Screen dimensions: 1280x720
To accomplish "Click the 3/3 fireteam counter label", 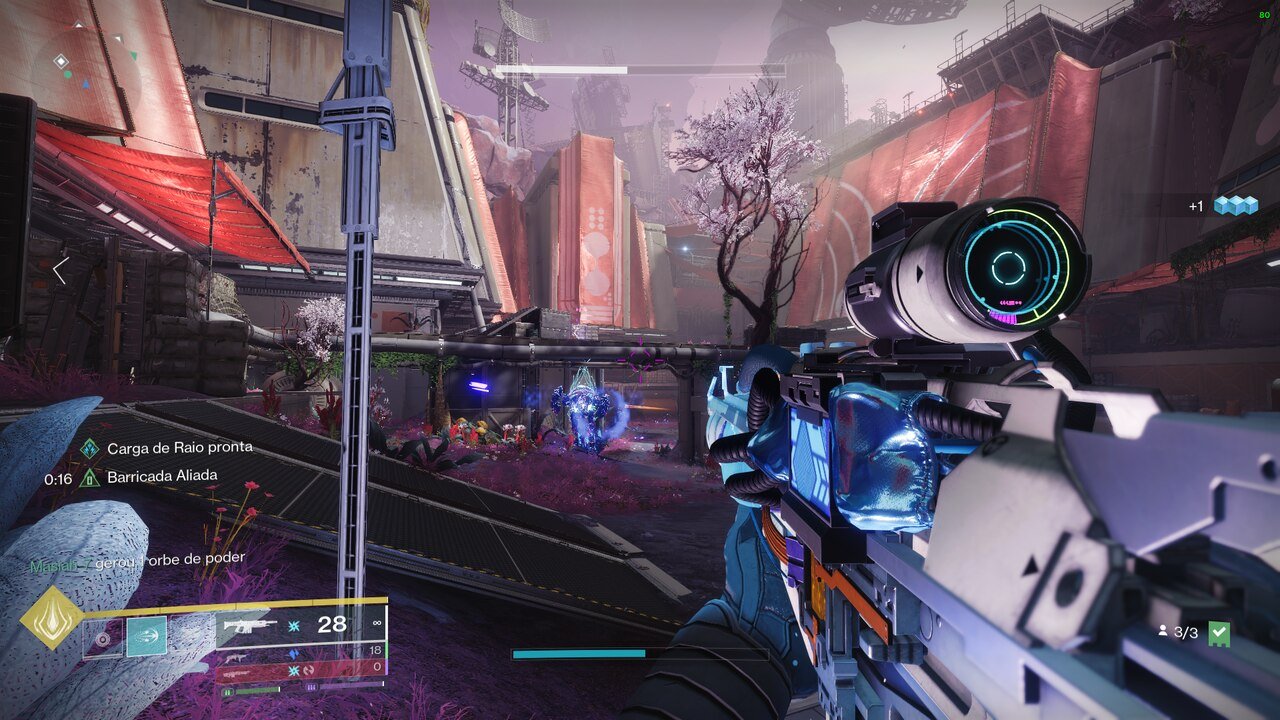I will click(x=1185, y=632).
